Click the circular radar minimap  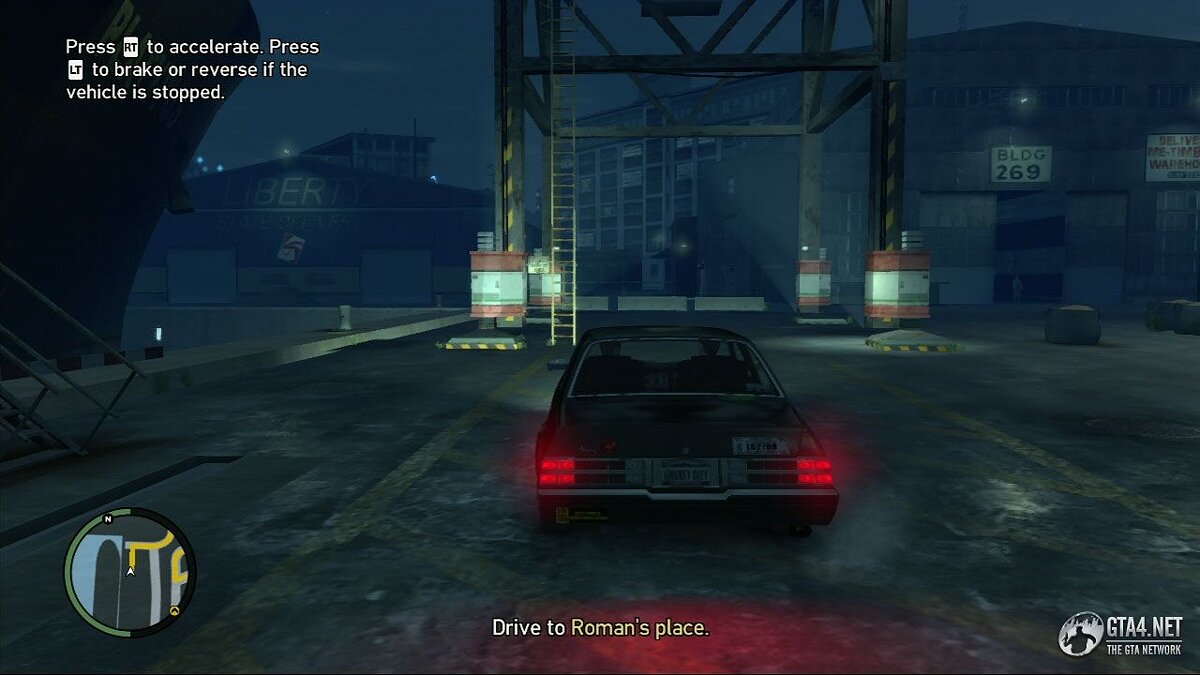click(x=130, y=573)
